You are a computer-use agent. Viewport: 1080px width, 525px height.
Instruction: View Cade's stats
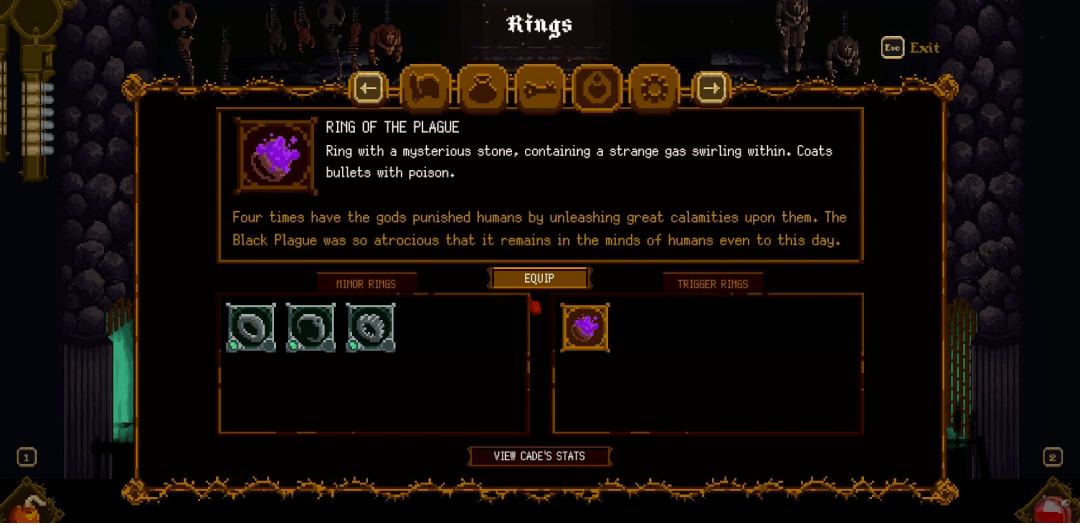coord(539,456)
